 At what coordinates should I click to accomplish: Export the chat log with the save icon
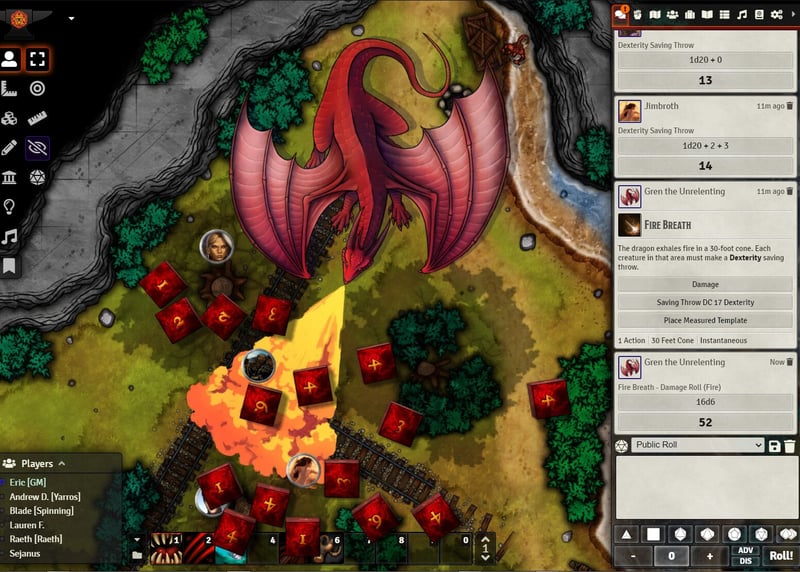pyautogui.click(x=775, y=445)
